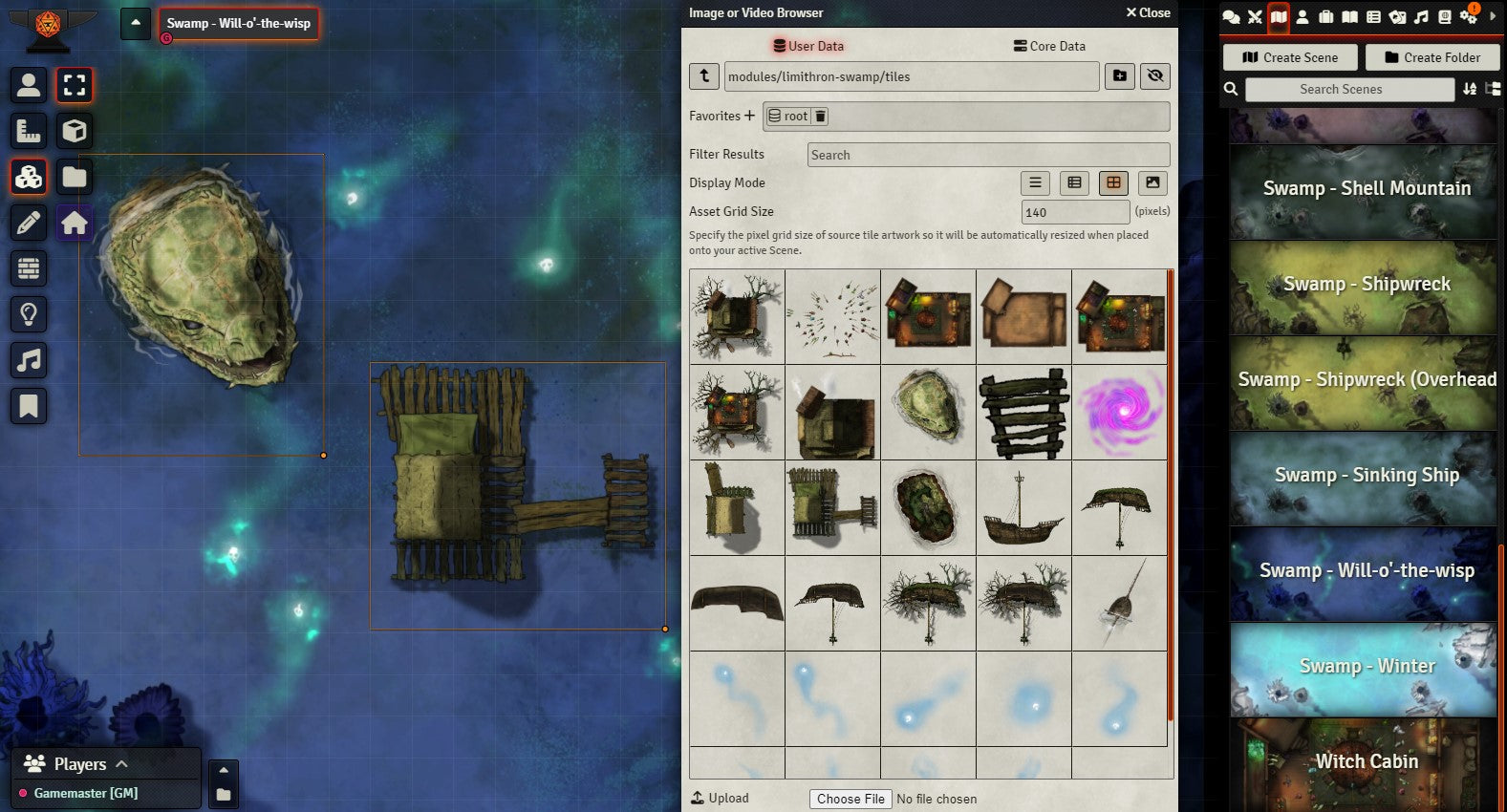Switch to the User Data tab
This screenshot has height=812, width=1507.
point(808,46)
